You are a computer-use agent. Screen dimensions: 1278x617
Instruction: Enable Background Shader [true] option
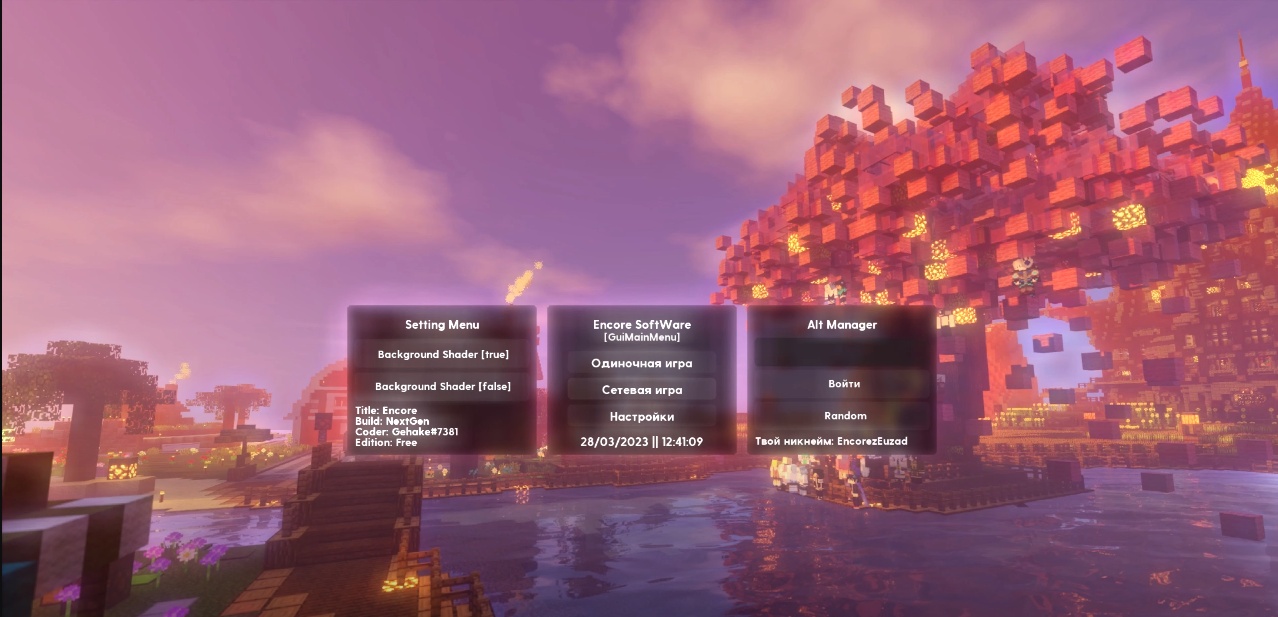(442, 355)
